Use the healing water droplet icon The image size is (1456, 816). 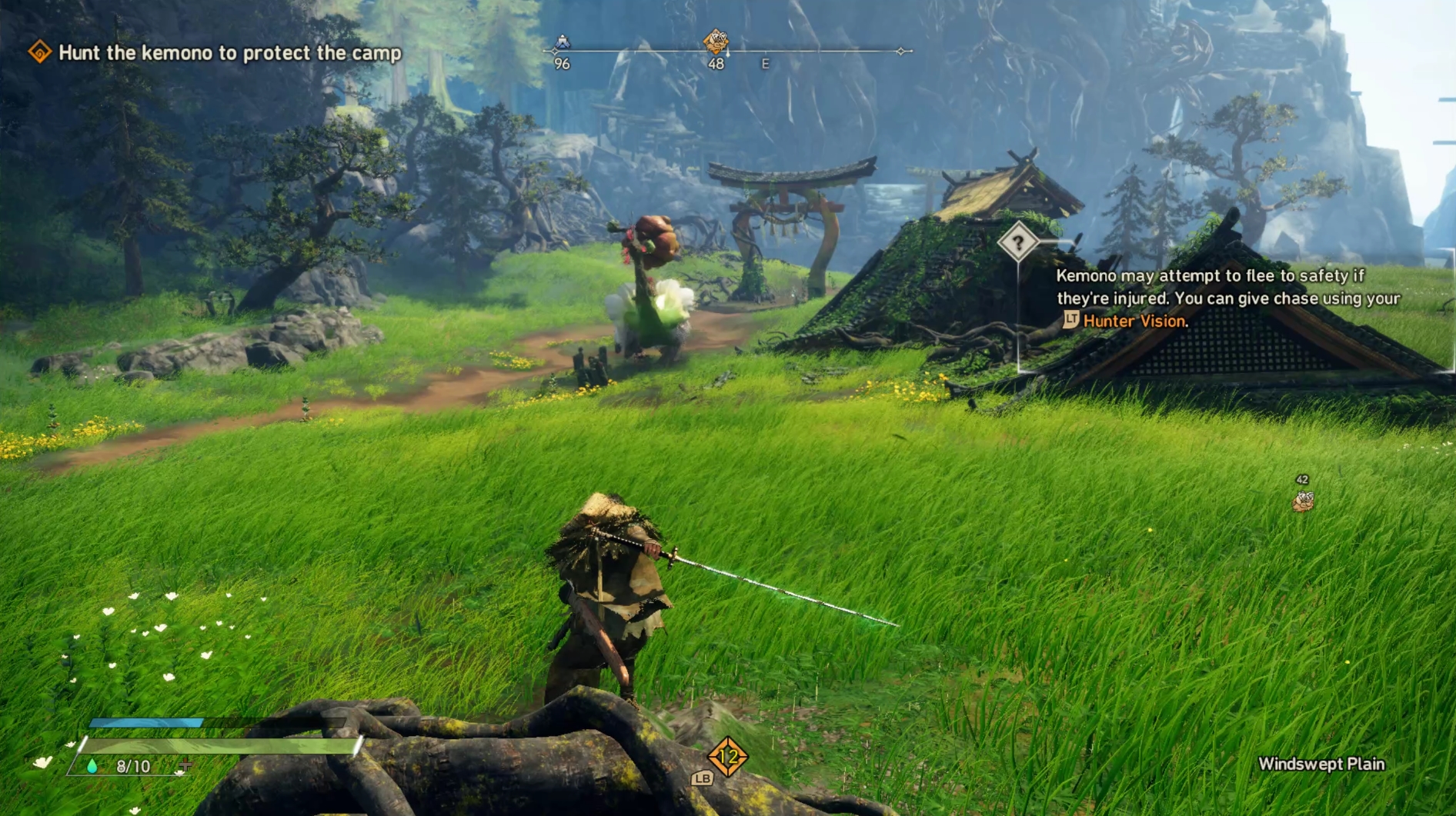(92, 766)
